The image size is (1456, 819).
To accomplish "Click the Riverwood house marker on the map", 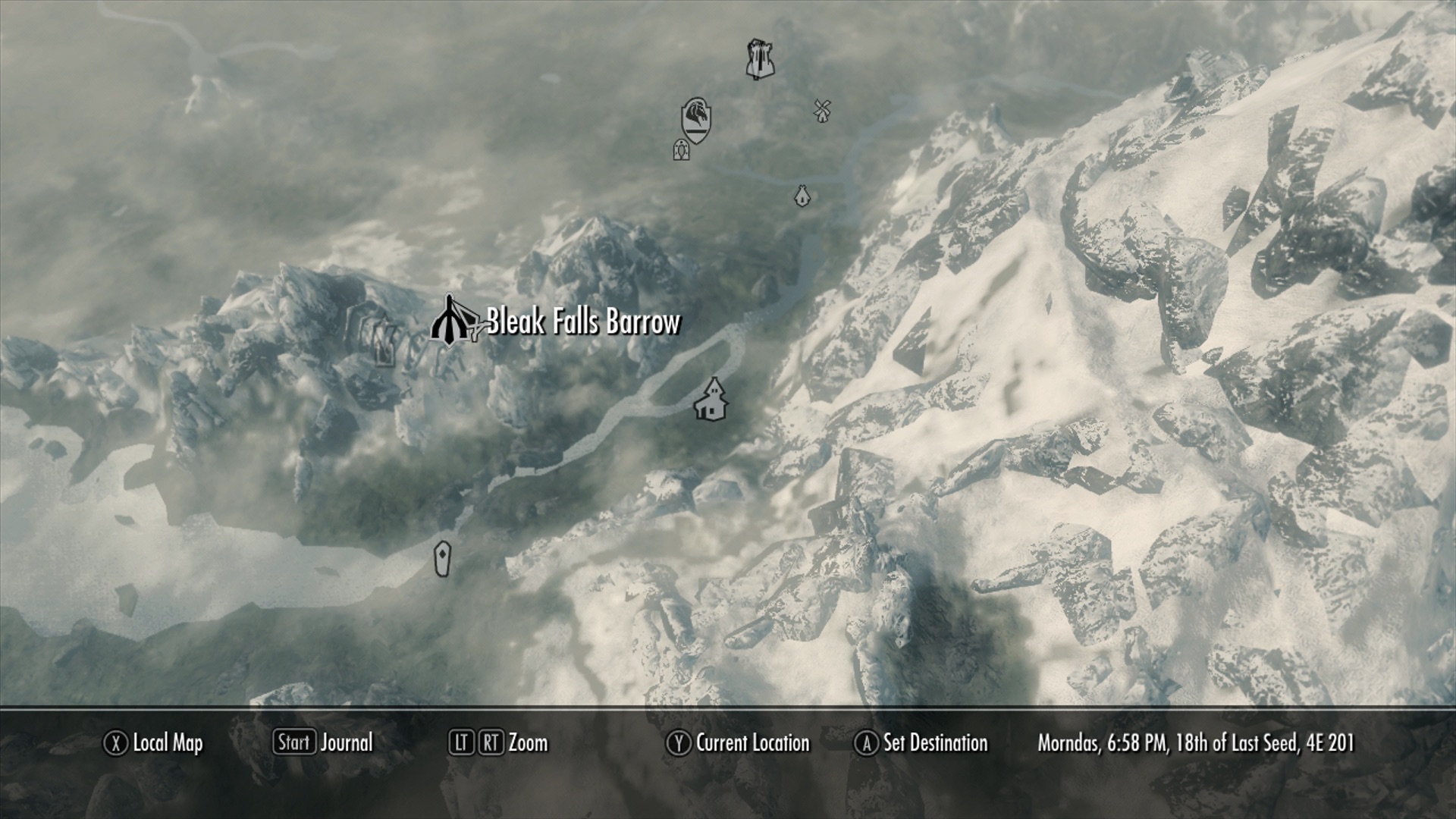I will 711,400.
